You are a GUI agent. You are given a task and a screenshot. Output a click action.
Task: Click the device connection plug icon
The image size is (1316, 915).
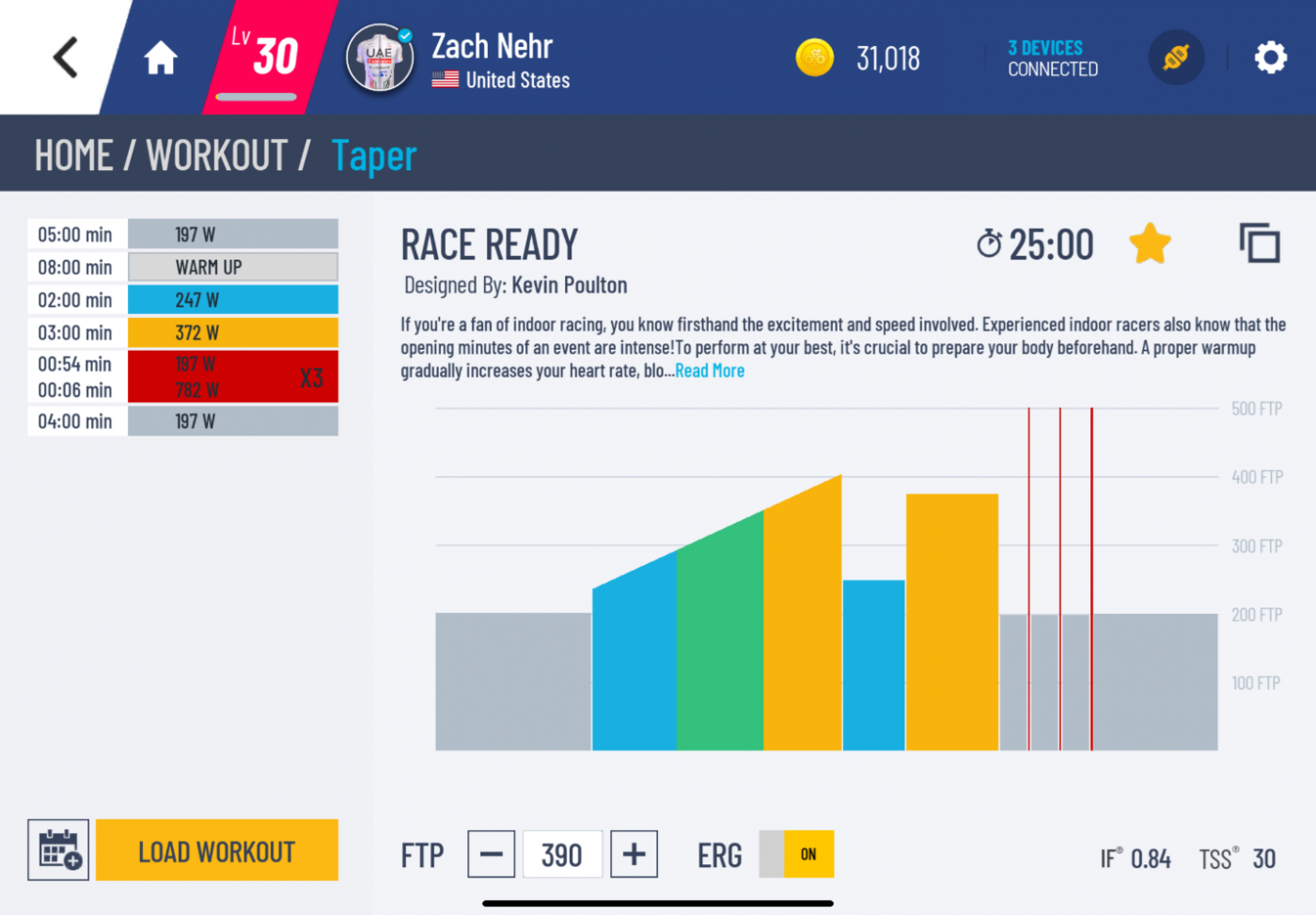tap(1176, 57)
